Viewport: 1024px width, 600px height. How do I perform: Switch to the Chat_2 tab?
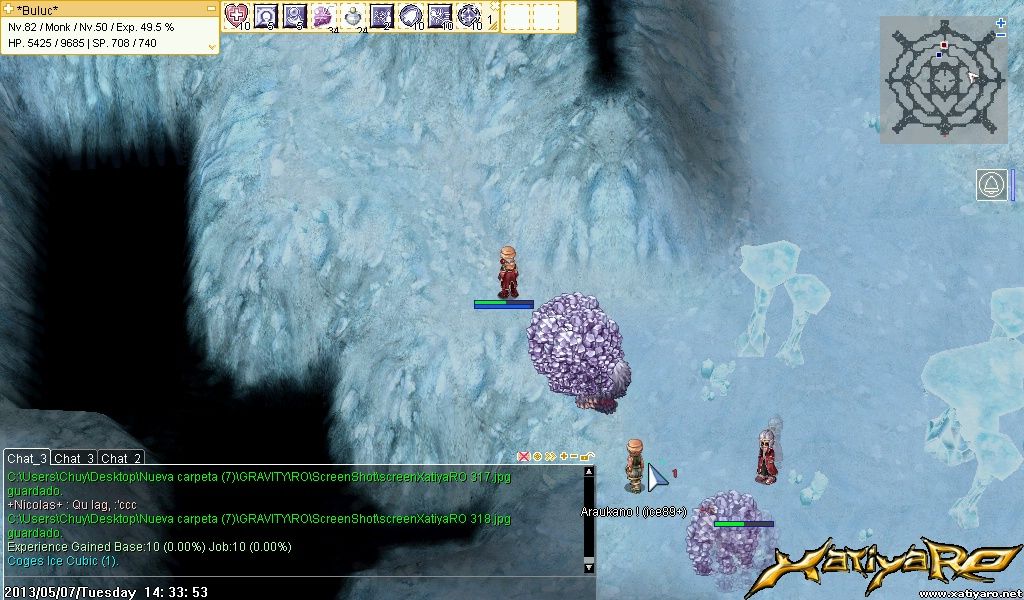tap(121, 458)
